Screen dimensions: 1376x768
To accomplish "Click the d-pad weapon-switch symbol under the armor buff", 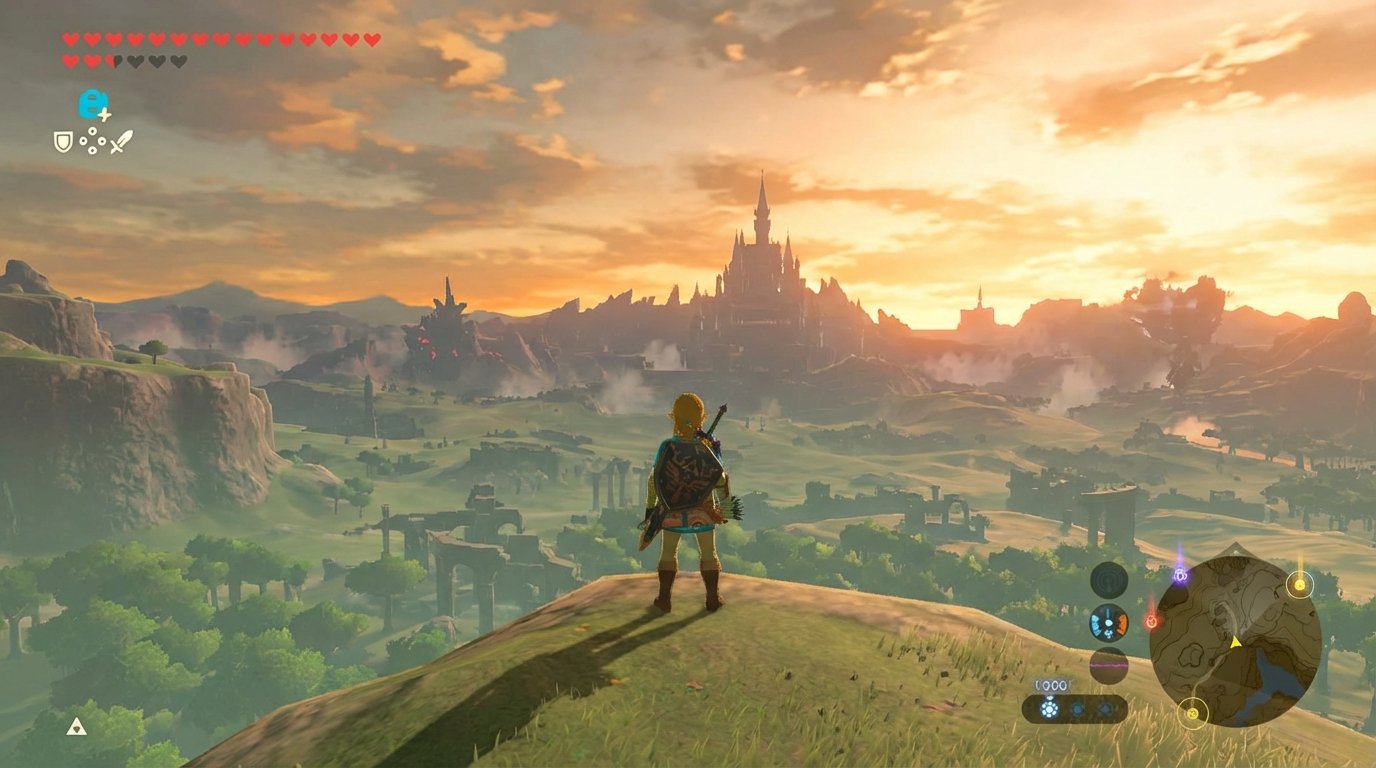I will [92, 140].
